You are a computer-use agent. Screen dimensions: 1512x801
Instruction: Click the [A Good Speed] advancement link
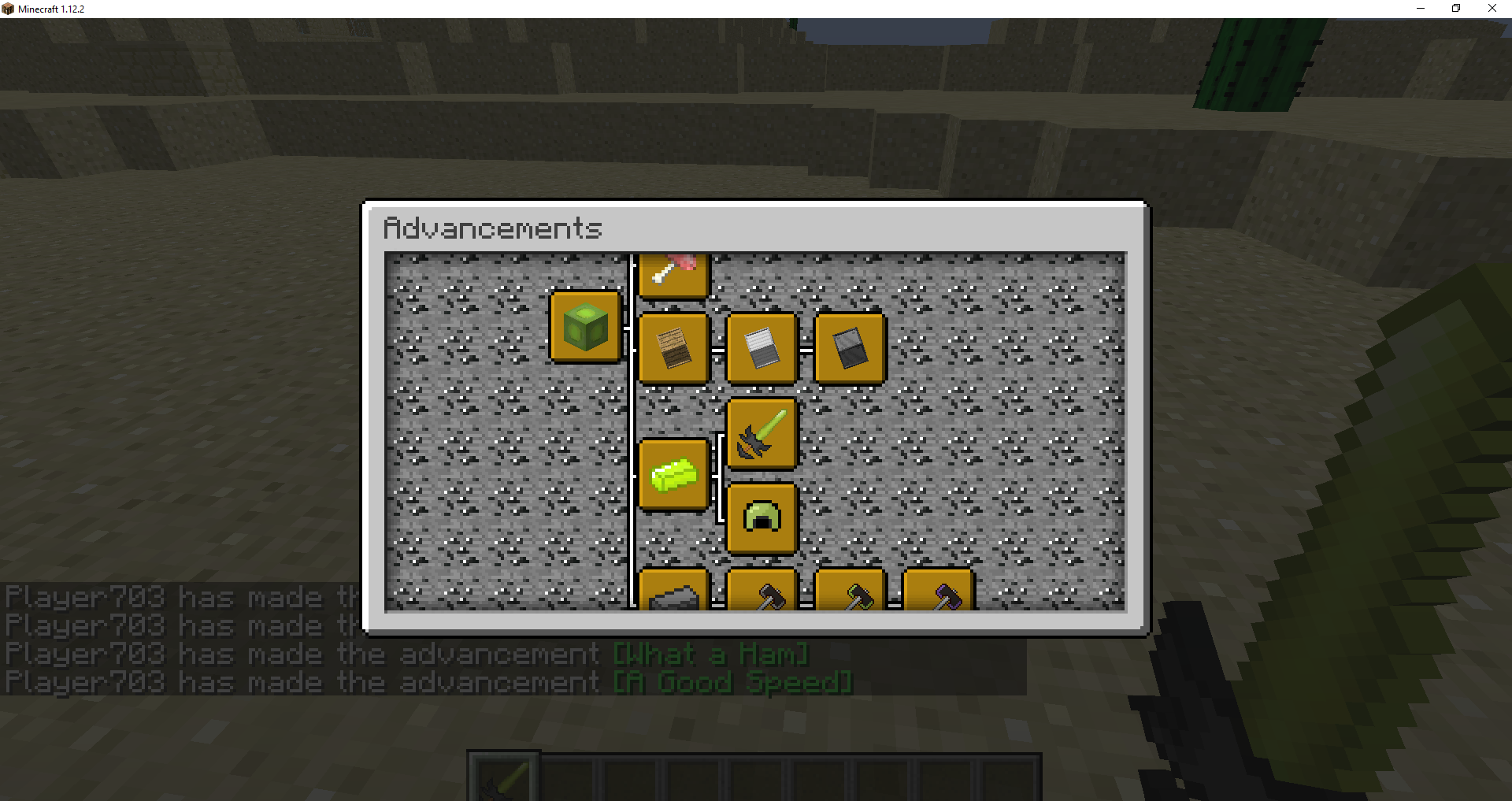click(x=732, y=681)
